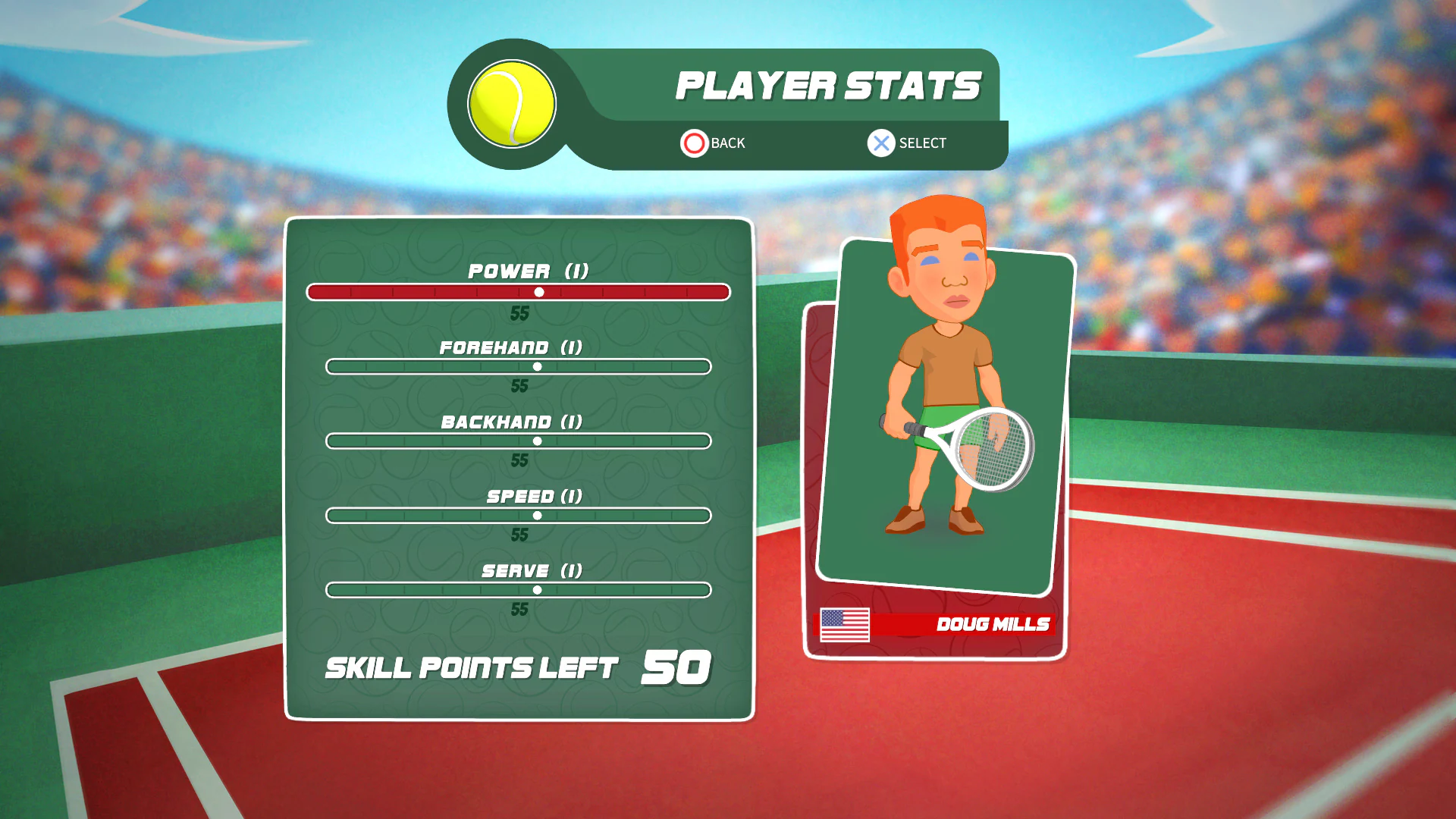Viewport: 1456px width, 819px height.
Task: Click the circular Back button icon
Action: pyautogui.click(x=694, y=143)
